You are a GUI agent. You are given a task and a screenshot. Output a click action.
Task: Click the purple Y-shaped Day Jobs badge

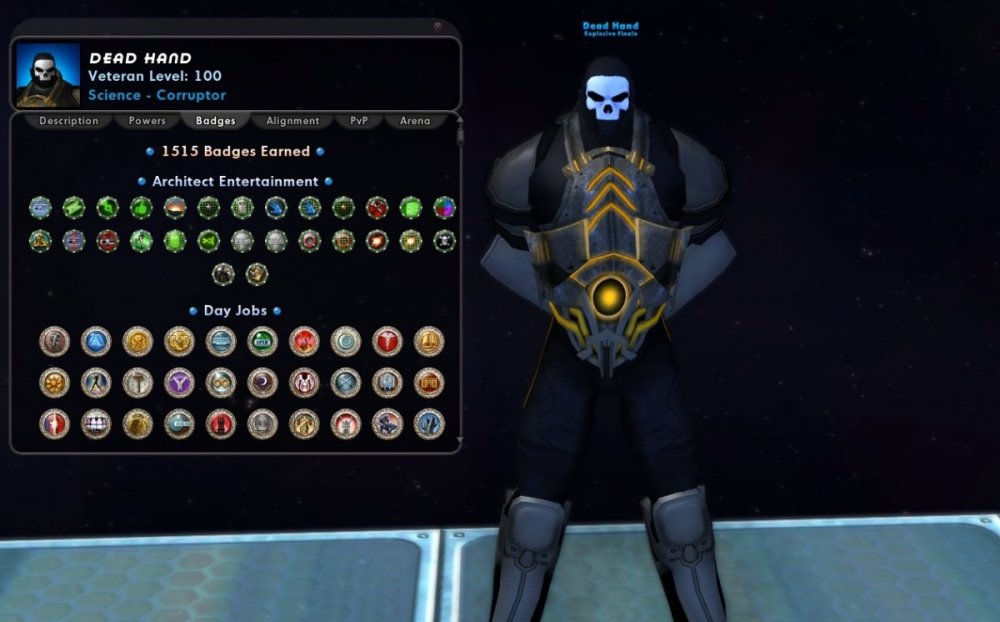point(179,382)
